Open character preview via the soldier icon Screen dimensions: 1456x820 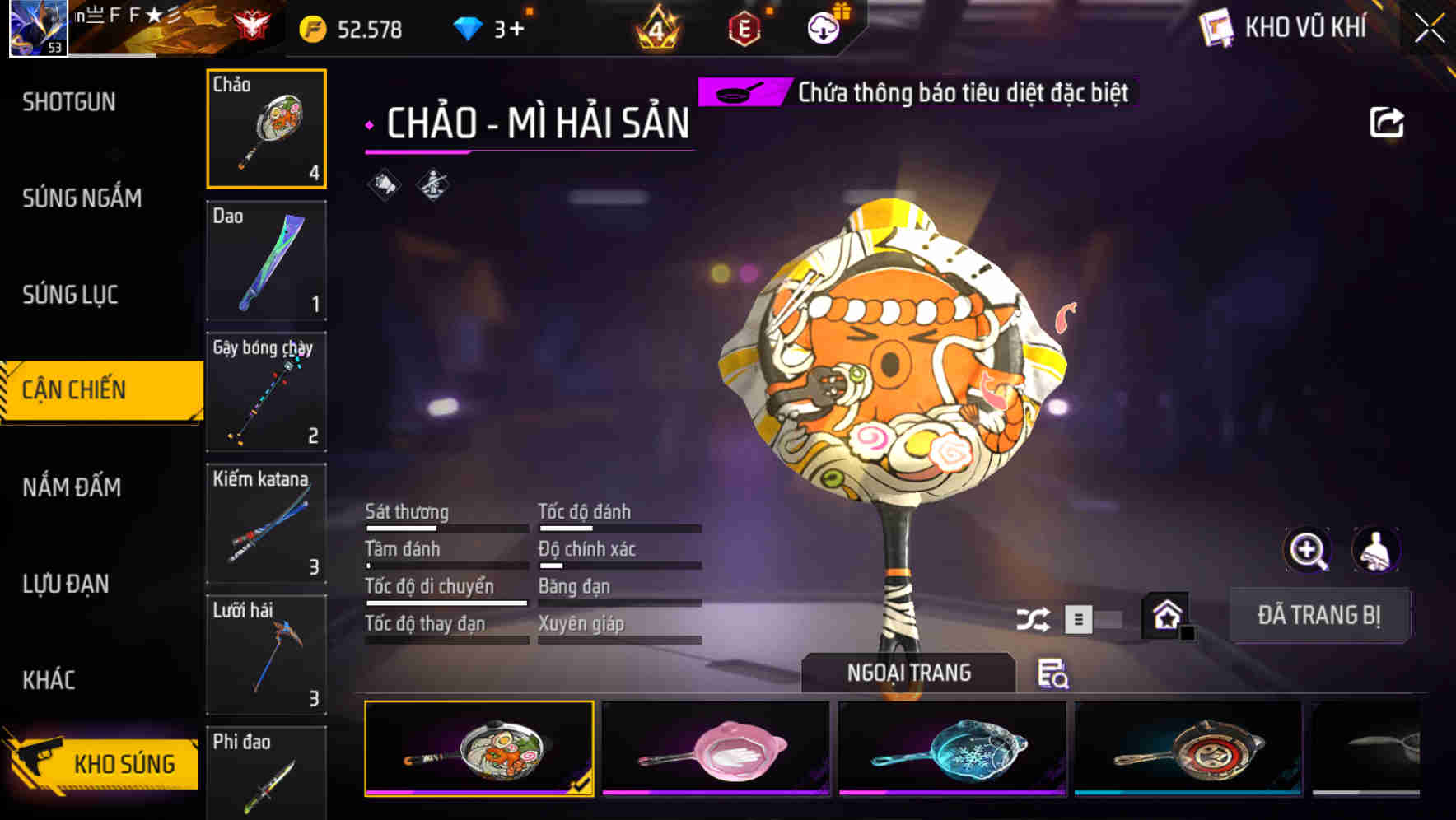click(1377, 550)
